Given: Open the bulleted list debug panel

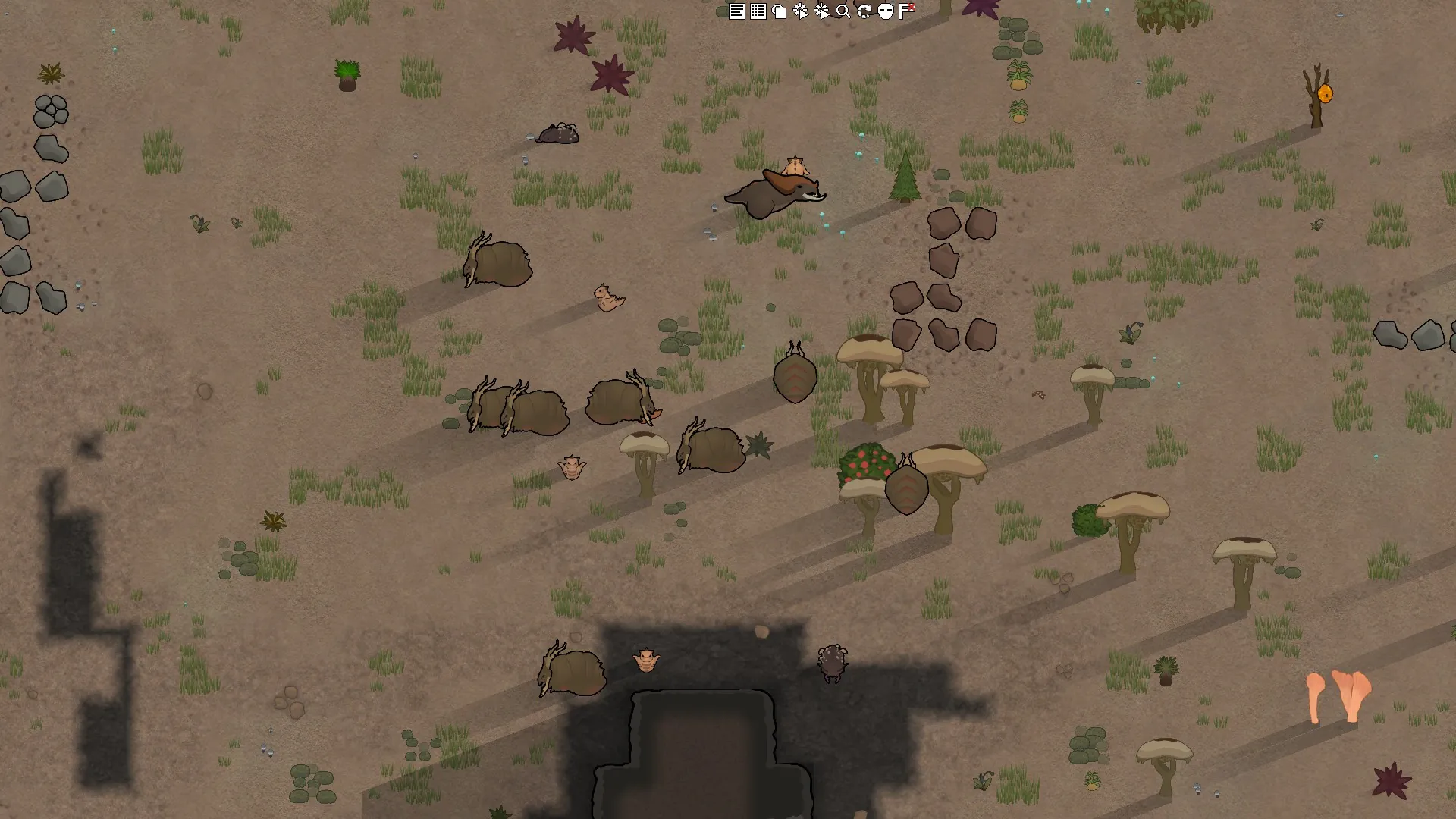Looking at the screenshot, I should [758, 11].
